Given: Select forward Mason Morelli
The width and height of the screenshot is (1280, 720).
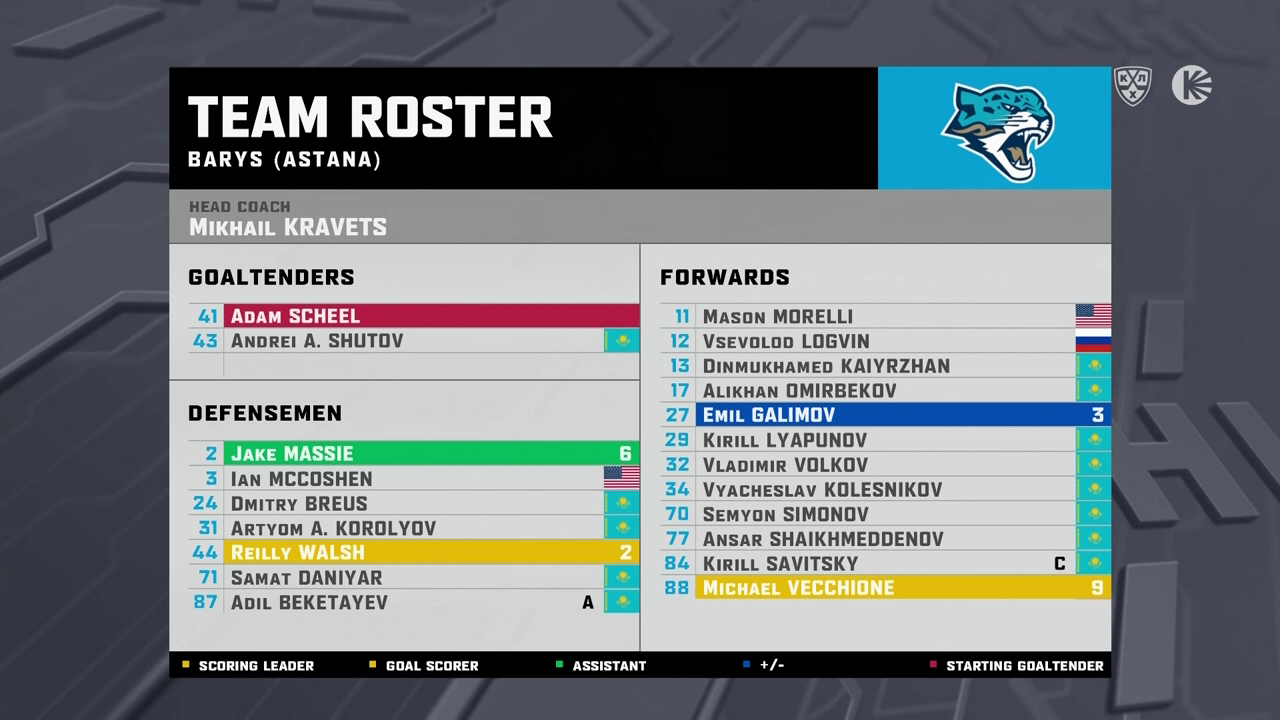Looking at the screenshot, I should [x=885, y=317].
